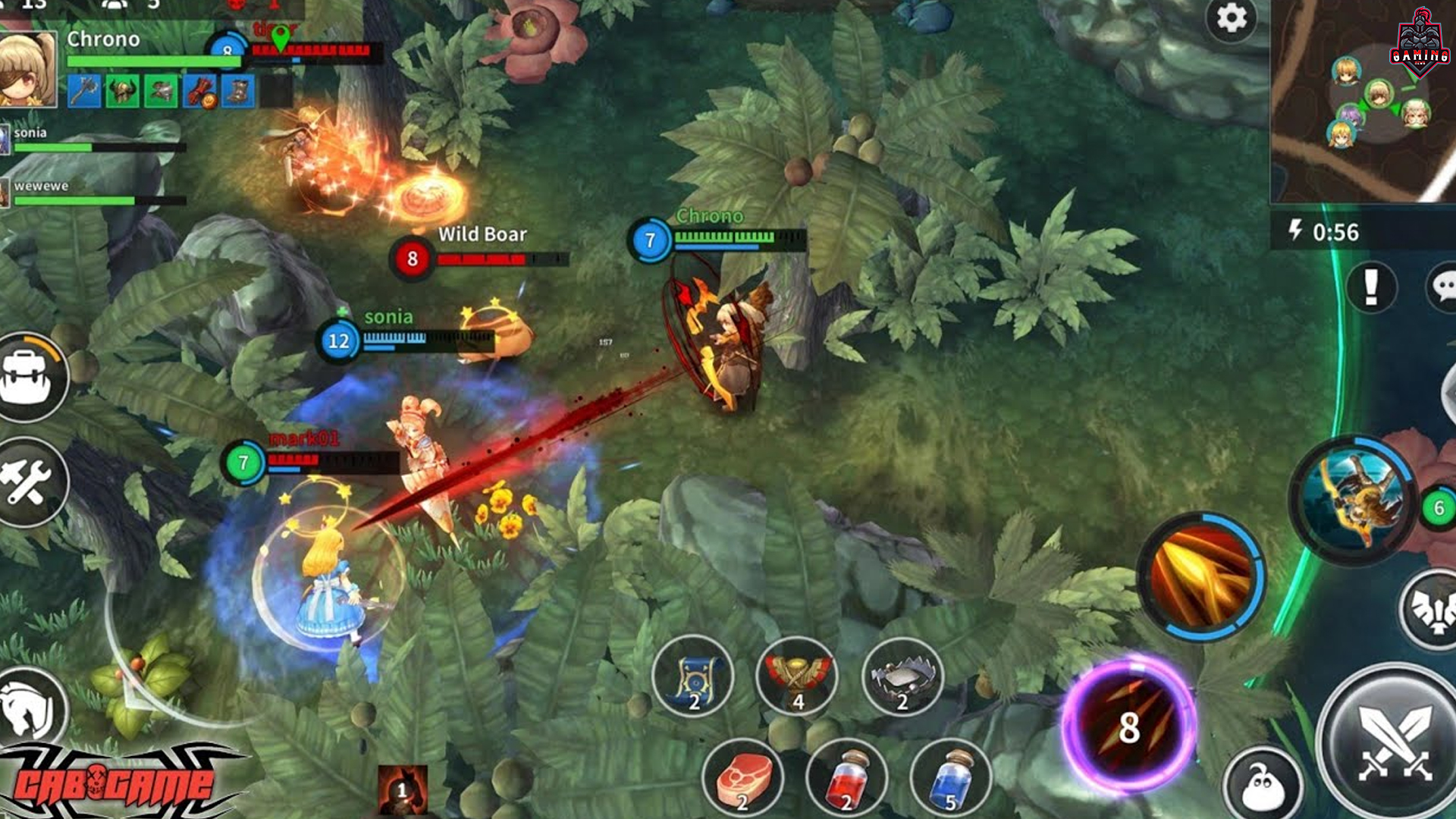Viewport: 1456px width, 819px height.
Task: Open the crafting hammer and wrench button
Action: coord(27,482)
